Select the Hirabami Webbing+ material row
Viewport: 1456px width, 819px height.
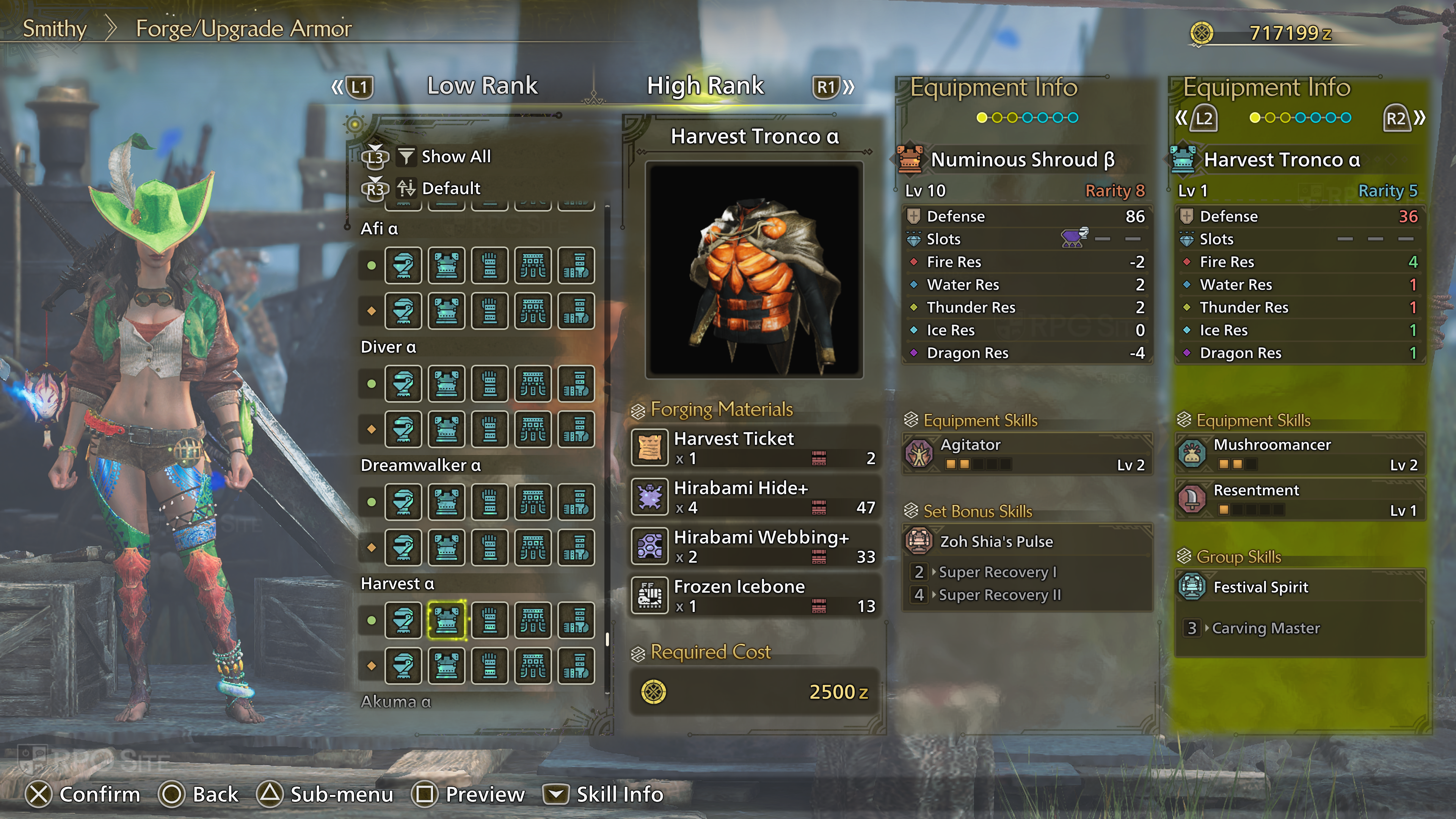(755, 546)
